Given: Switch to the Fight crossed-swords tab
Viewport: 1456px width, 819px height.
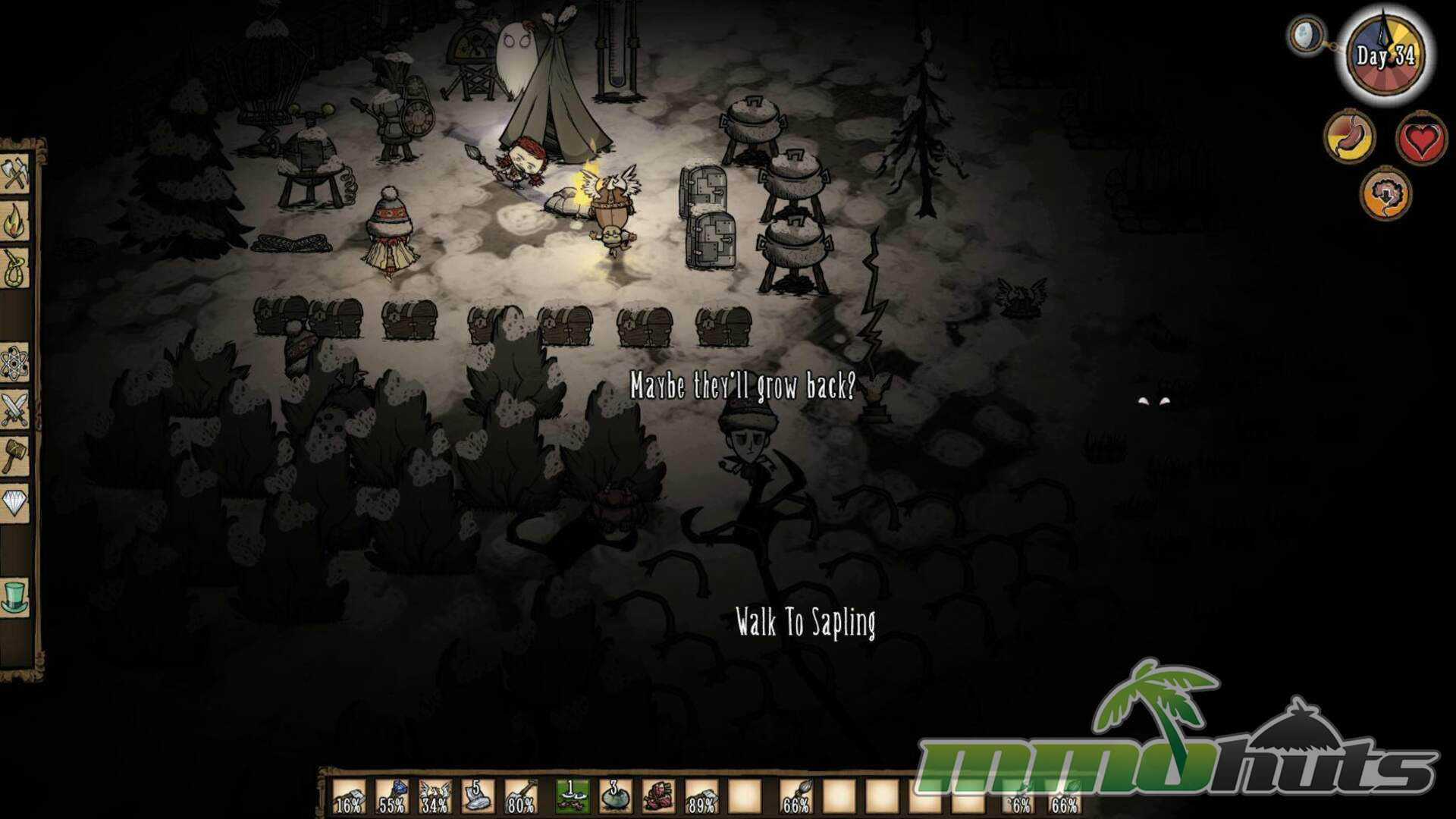Looking at the screenshot, I should [x=15, y=409].
